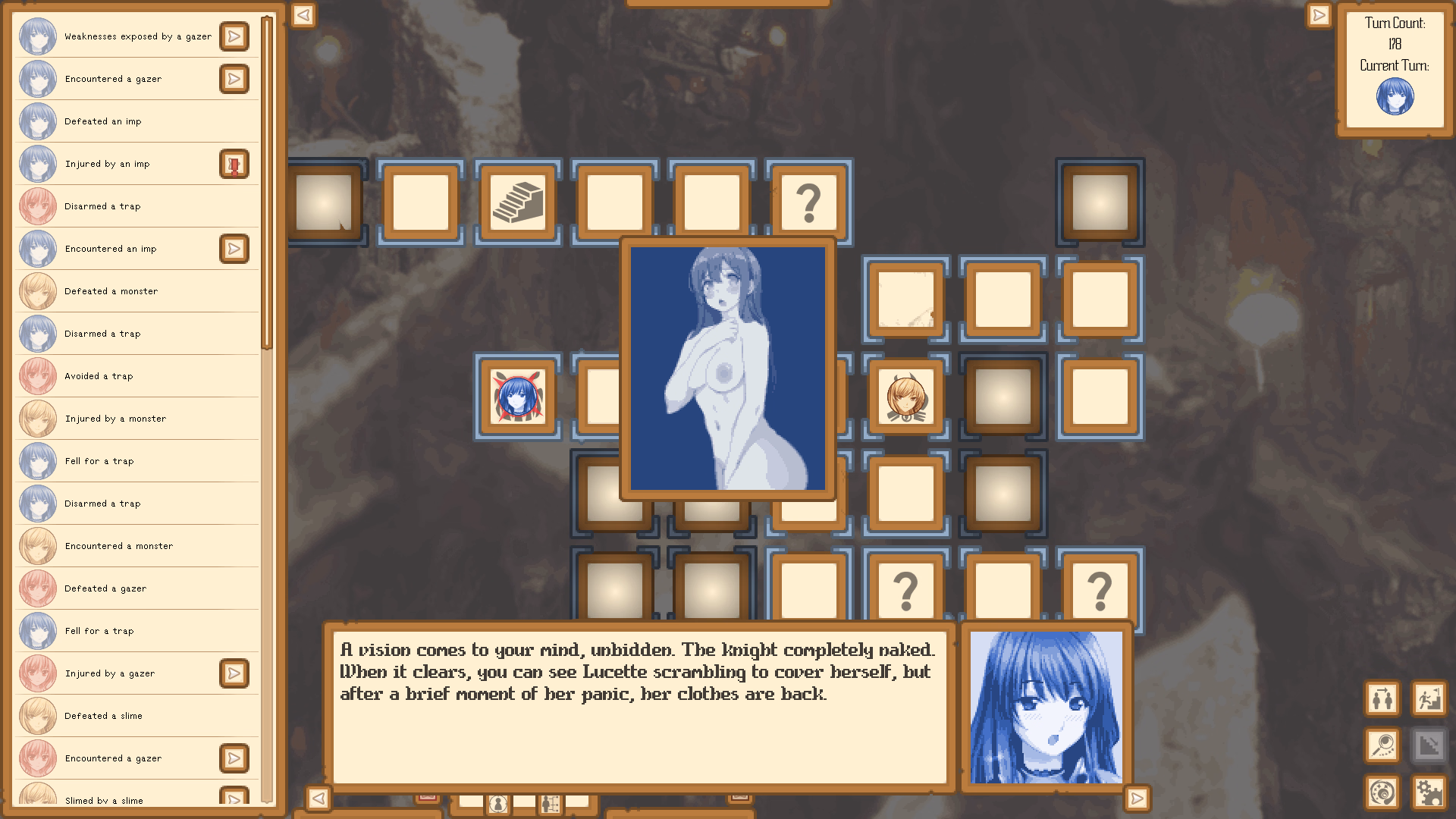Click the person relationship icon in bottom bar
1456x819 pixels.
551,804
